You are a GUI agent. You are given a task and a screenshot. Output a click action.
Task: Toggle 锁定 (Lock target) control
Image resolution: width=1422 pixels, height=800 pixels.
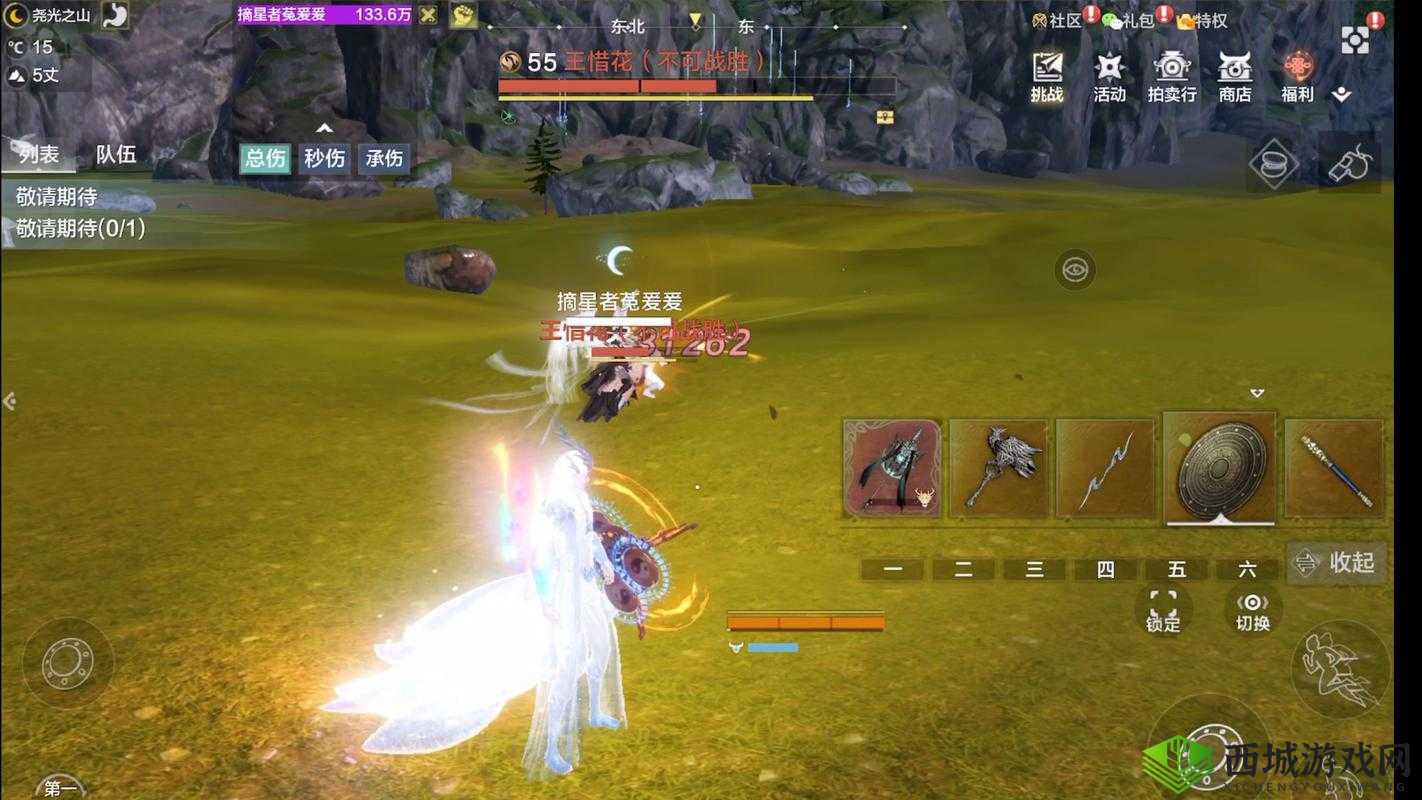[x=1162, y=608]
